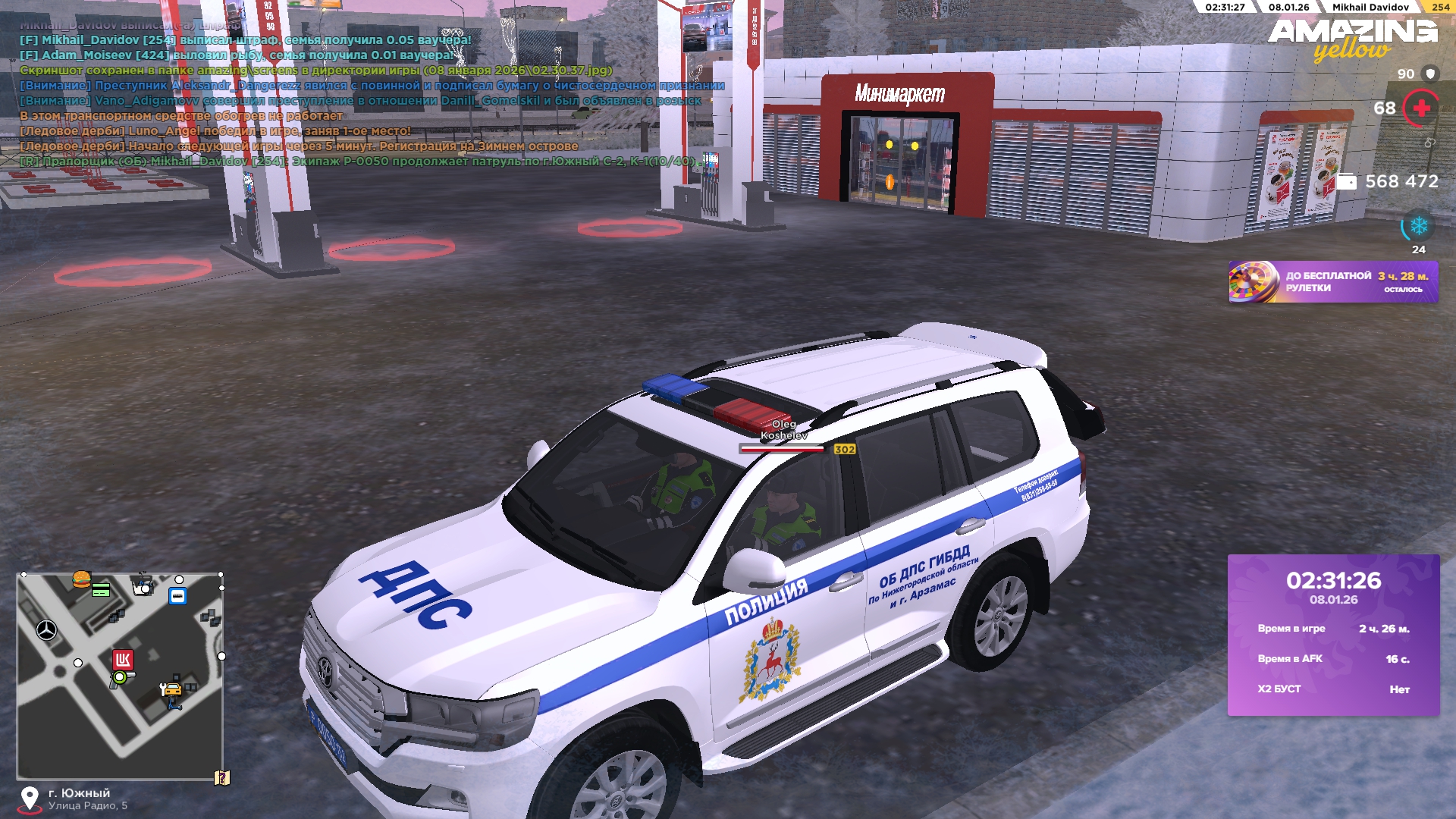This screenshot has height=819, width=1456.
Task: Click the yellow car repair marker
Action: coord(172,689)
